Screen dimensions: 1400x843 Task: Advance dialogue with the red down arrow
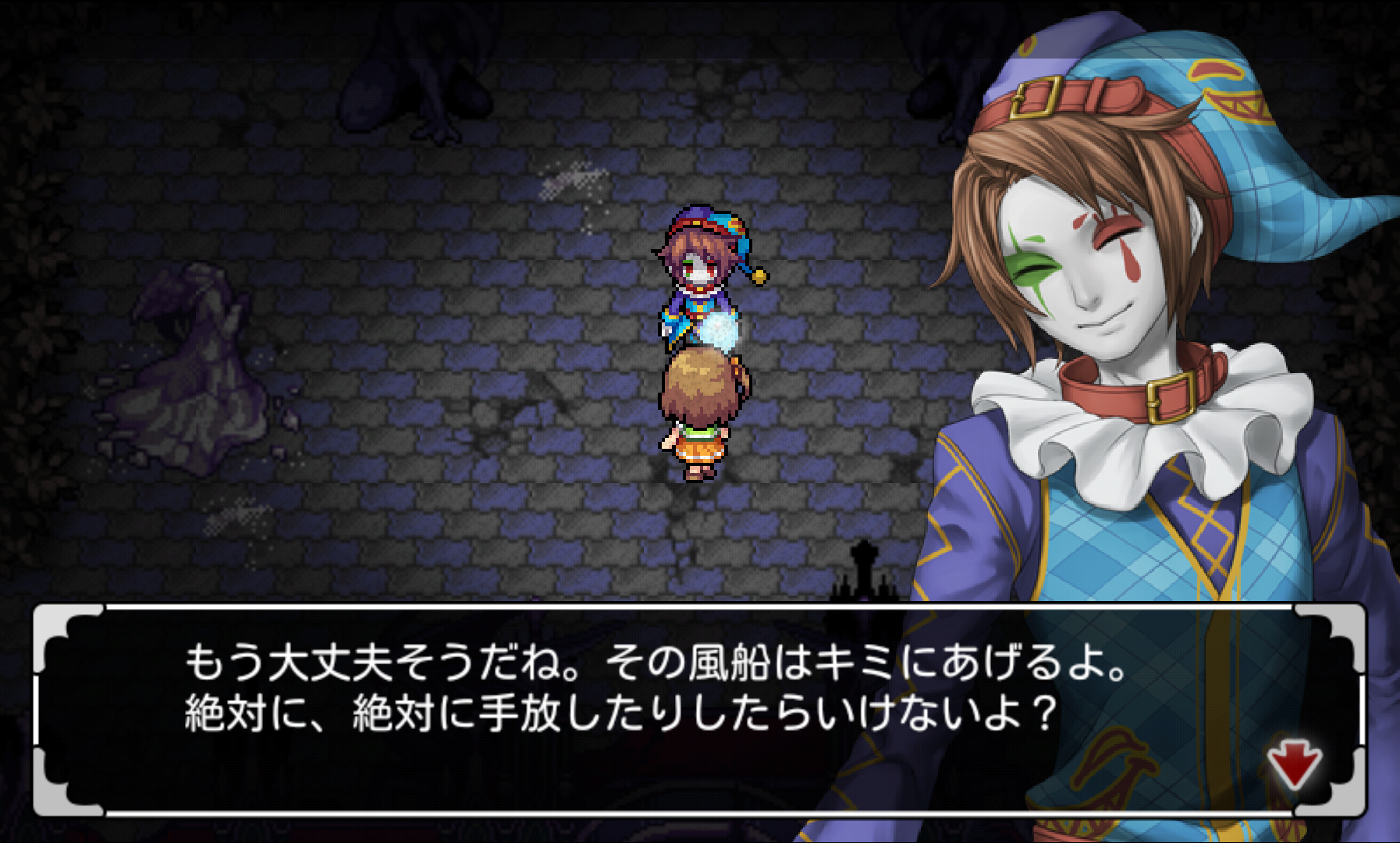pyautogui.click(x=1293, y=763)
